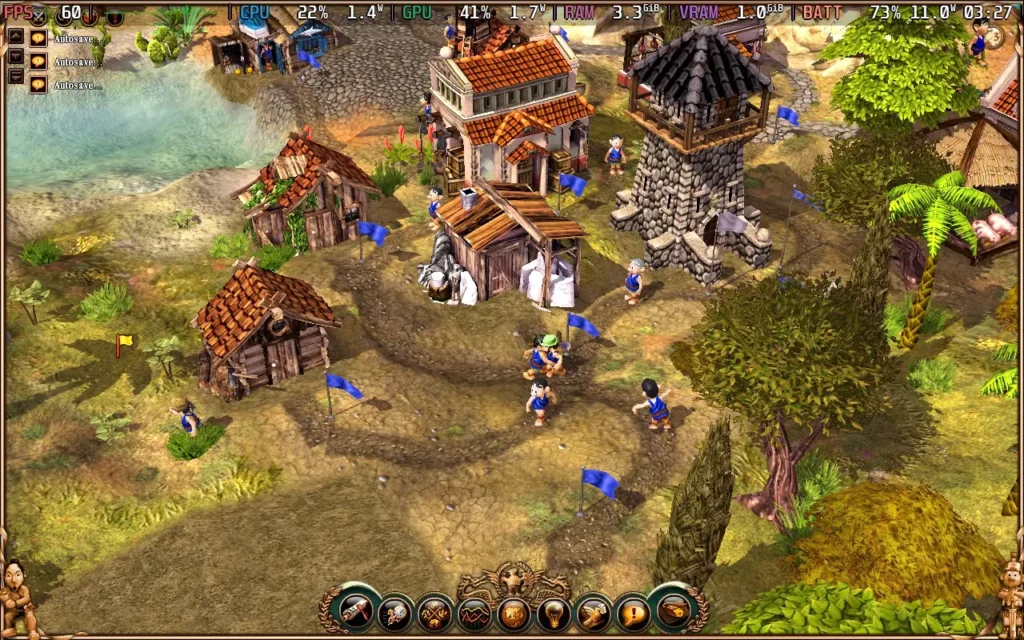1024x640 pixels.
Task: Open the hammer build menu
Action: click(x=357, y=610)
